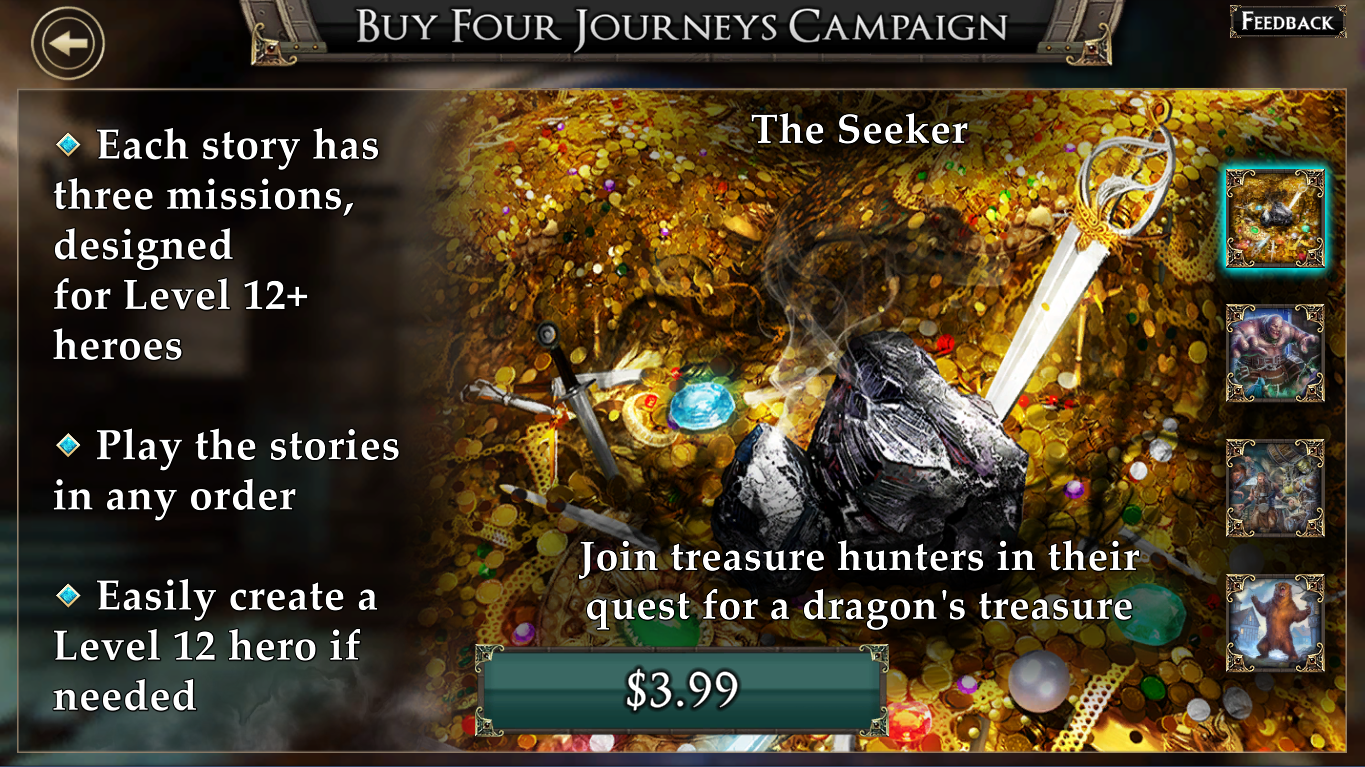This screenshot has height=767, width=1365.
Task: Select the goblin tavern party story thumbnail
Action: (1275, 489)
